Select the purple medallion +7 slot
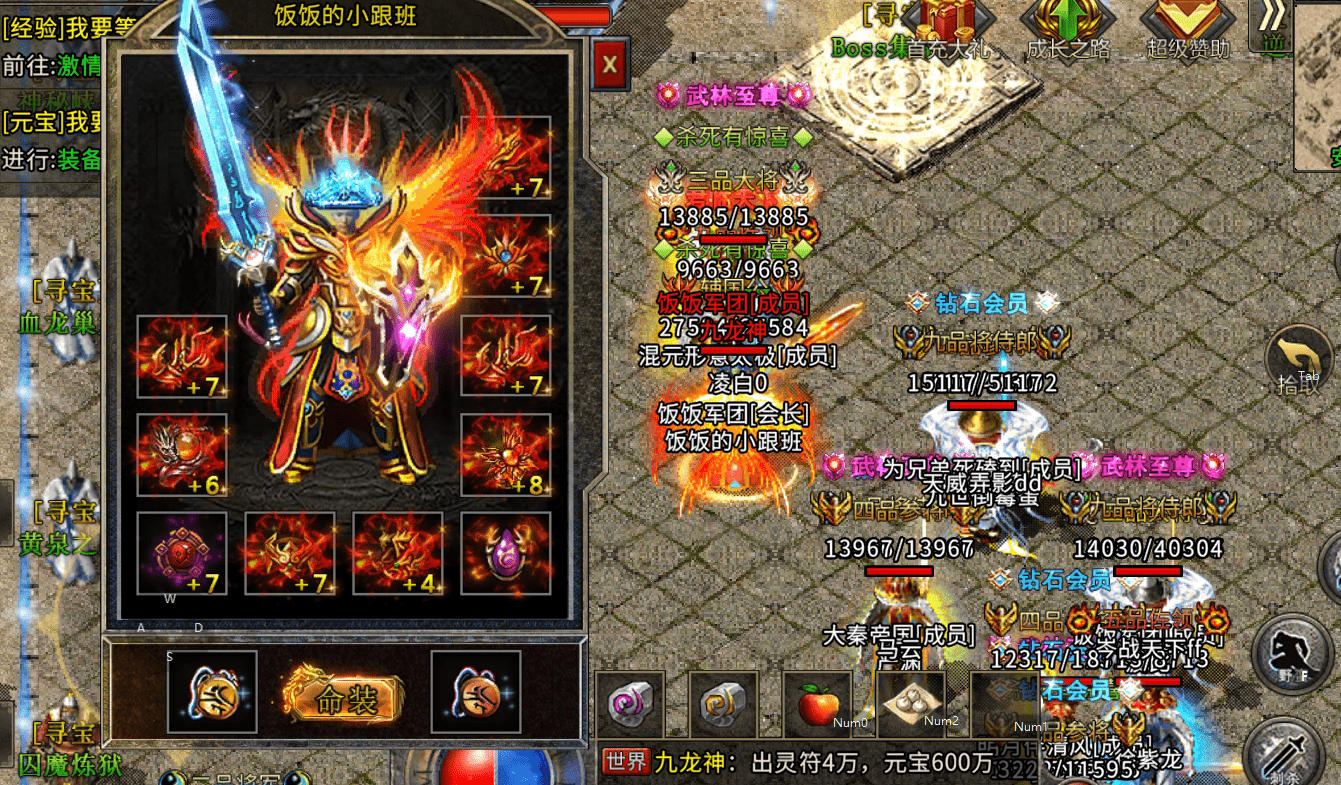 pyautogui.click(x=182, y=553)
